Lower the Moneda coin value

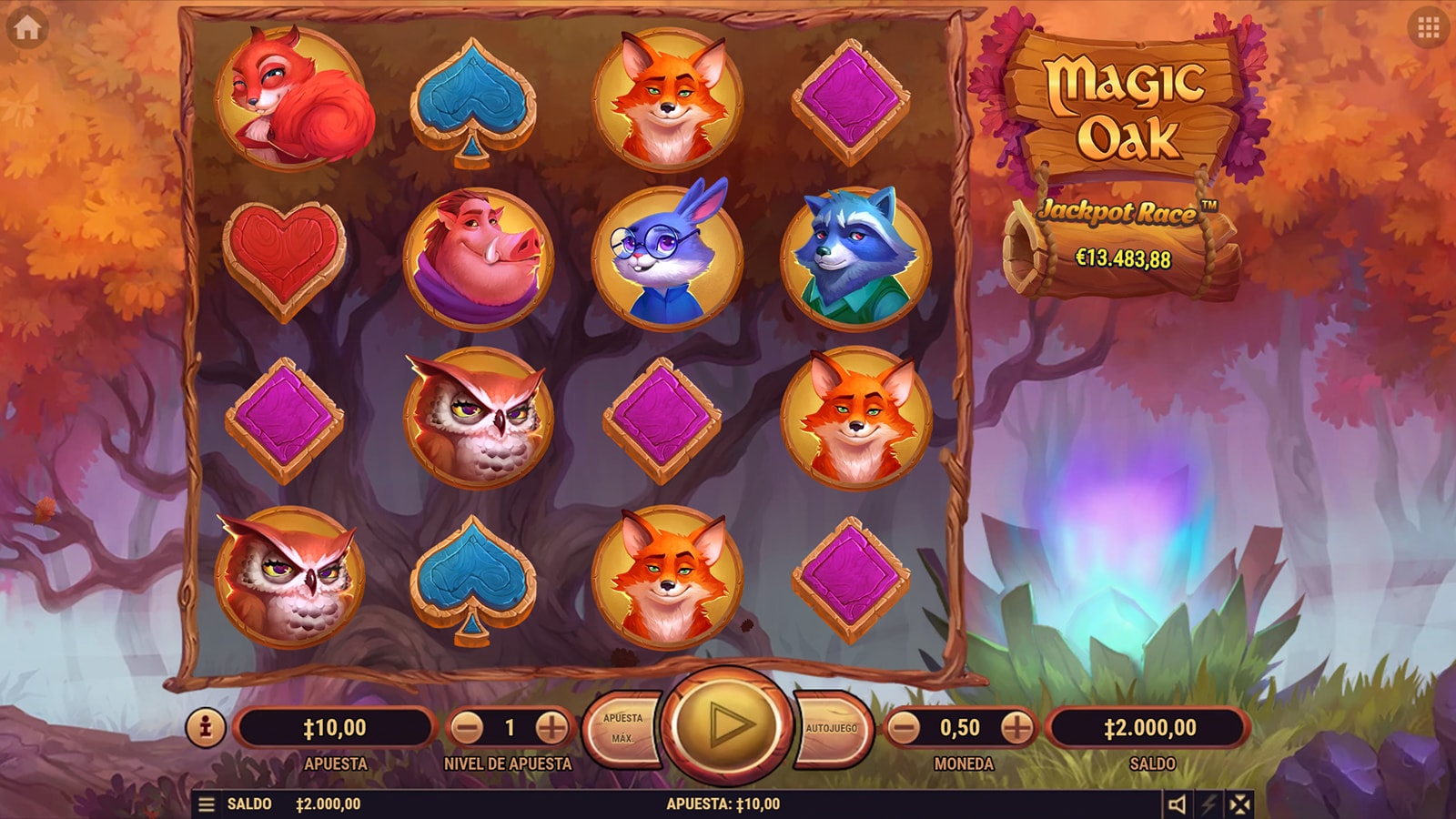pyautogui.click(x=904, y=728)
